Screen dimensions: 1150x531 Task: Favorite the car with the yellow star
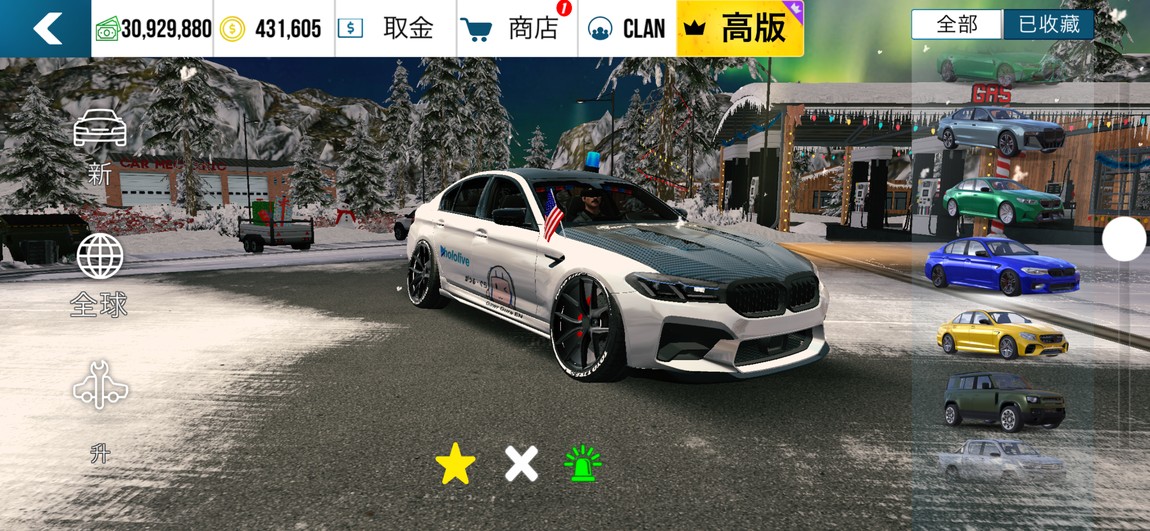[x=455, y=464]
